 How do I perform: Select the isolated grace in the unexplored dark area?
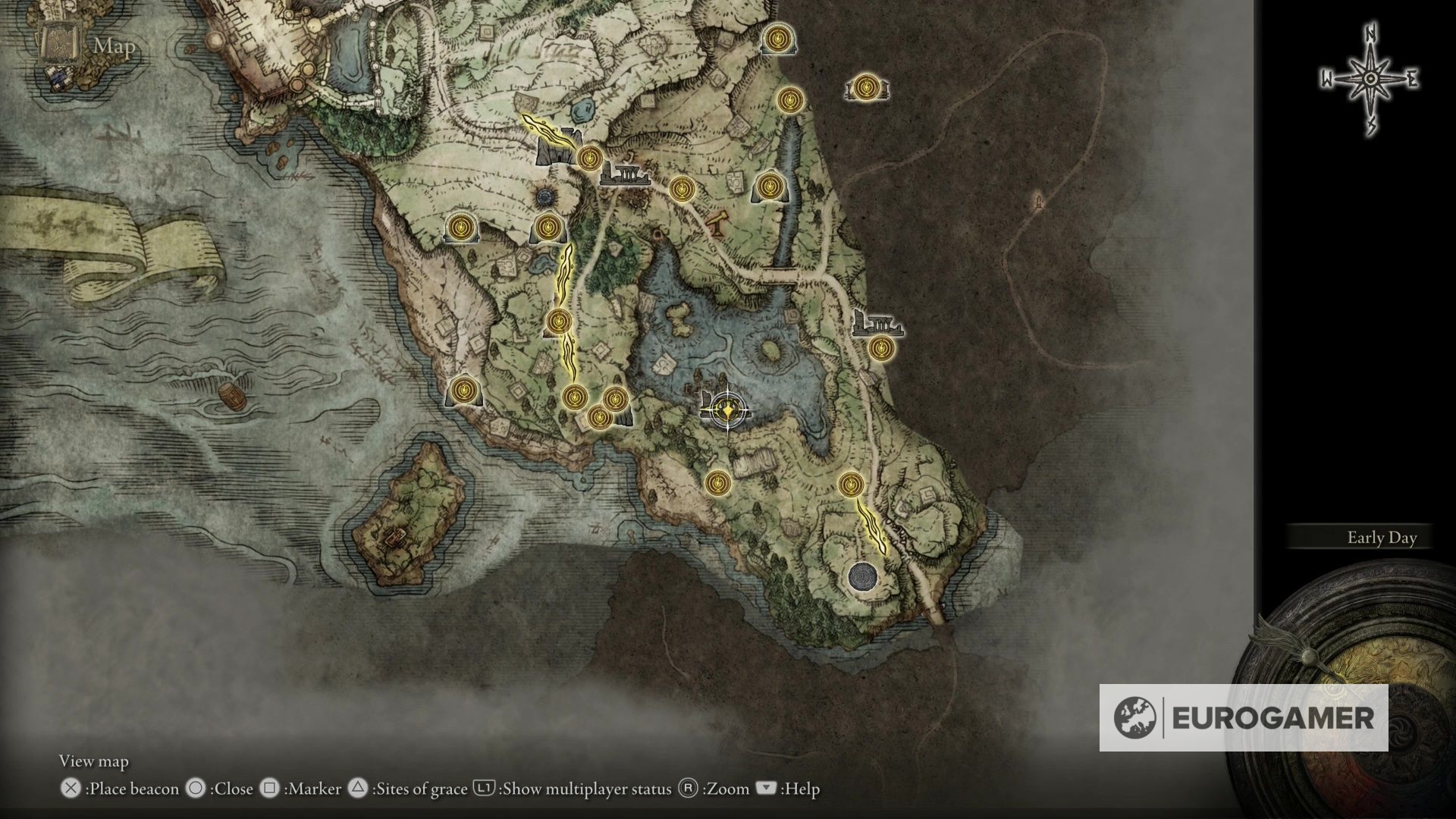[865, 89]
